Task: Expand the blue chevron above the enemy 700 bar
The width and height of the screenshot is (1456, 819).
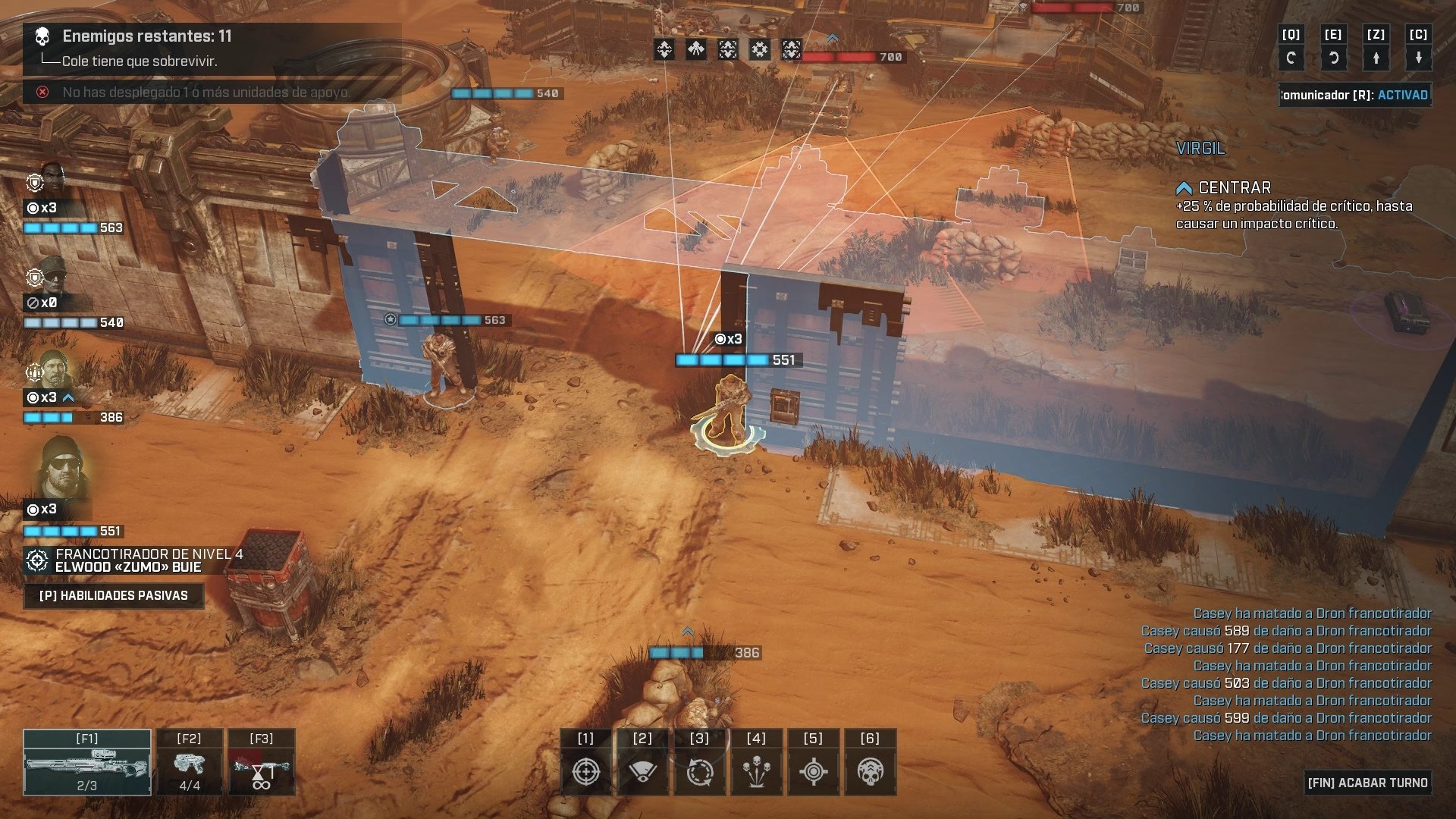Action: tap(832, 35)
